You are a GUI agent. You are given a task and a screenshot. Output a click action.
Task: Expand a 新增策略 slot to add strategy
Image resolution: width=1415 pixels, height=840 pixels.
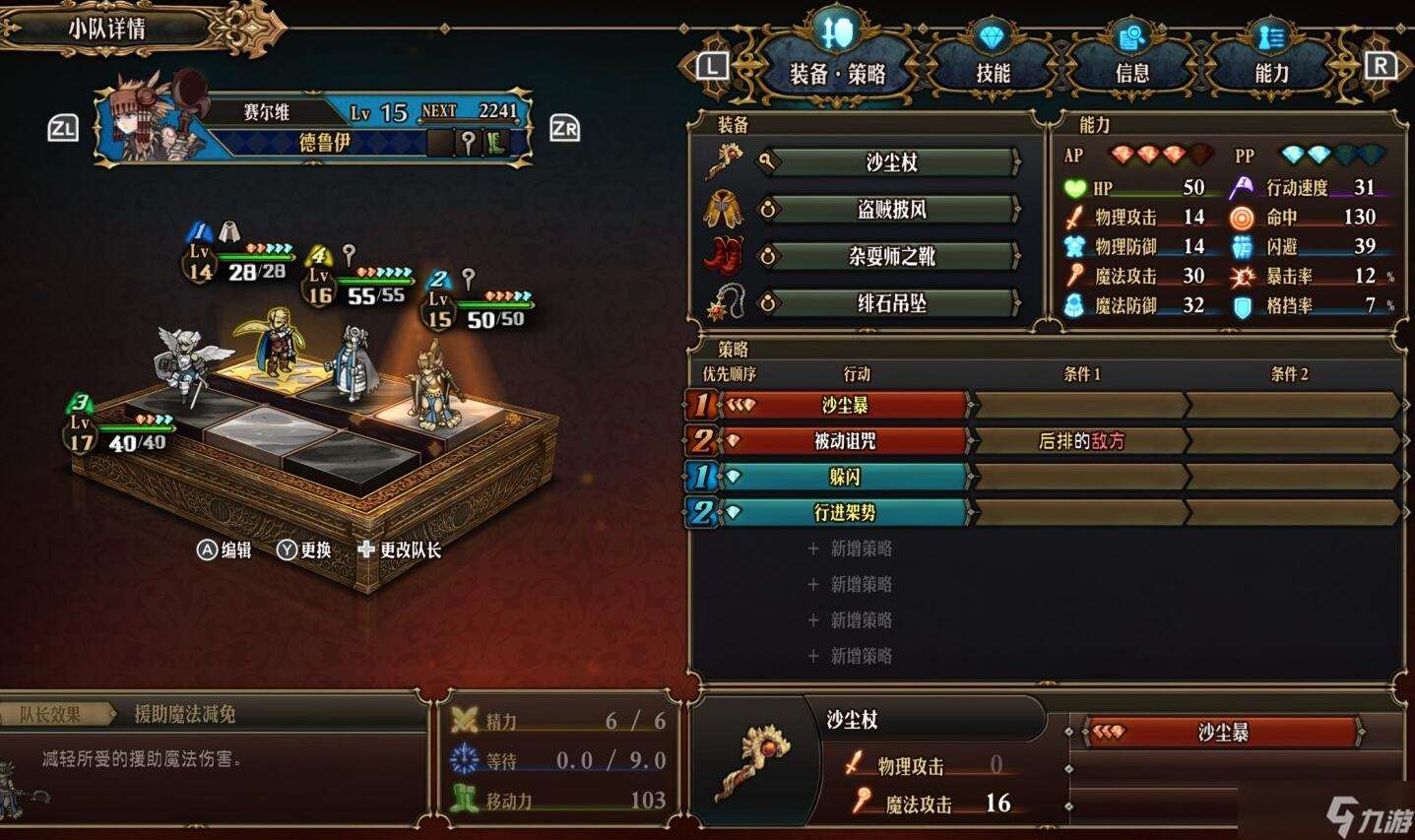pyautogui.click(x=851, y=548)
